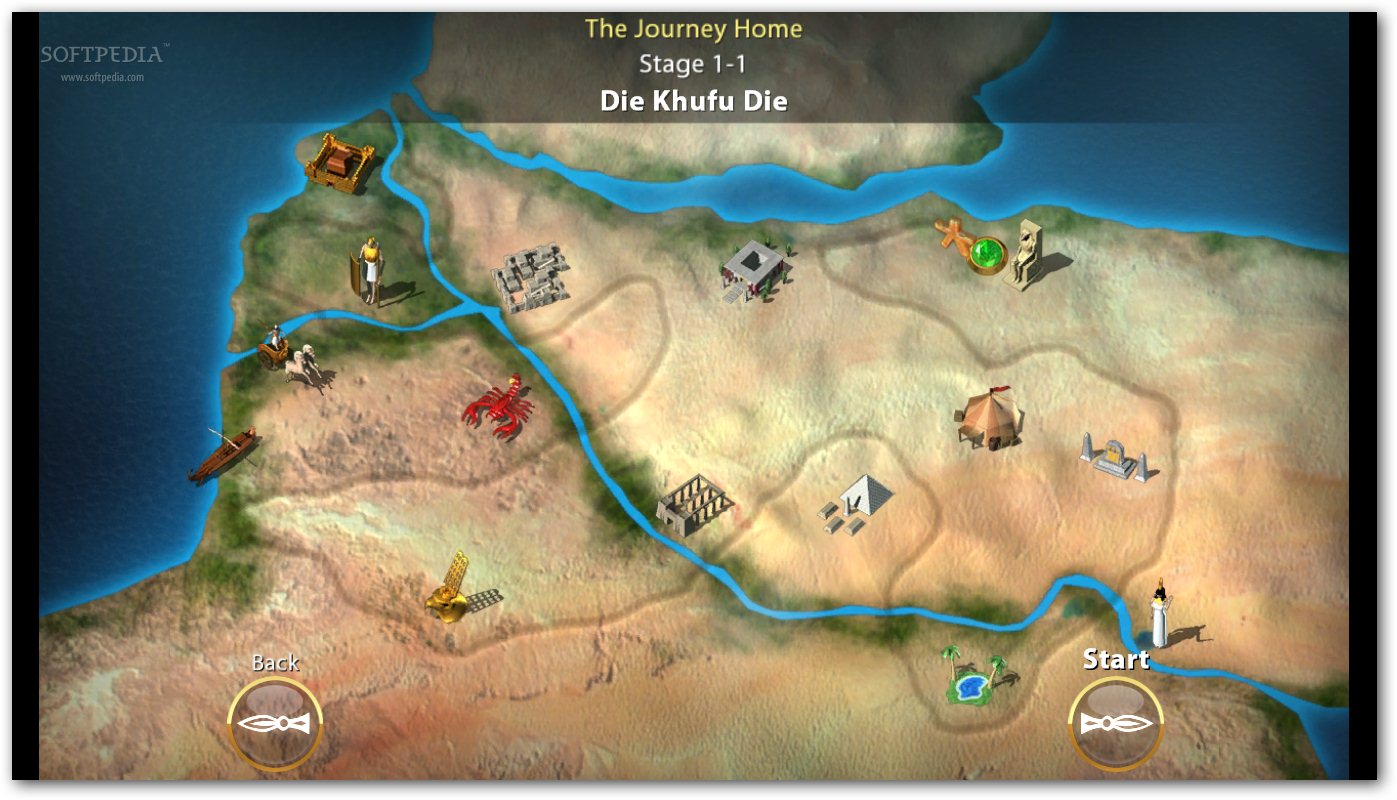Select the standing pharaoh figure on the map
The height and width of the screenshot is (800, 1397).
tap(370, 270)
